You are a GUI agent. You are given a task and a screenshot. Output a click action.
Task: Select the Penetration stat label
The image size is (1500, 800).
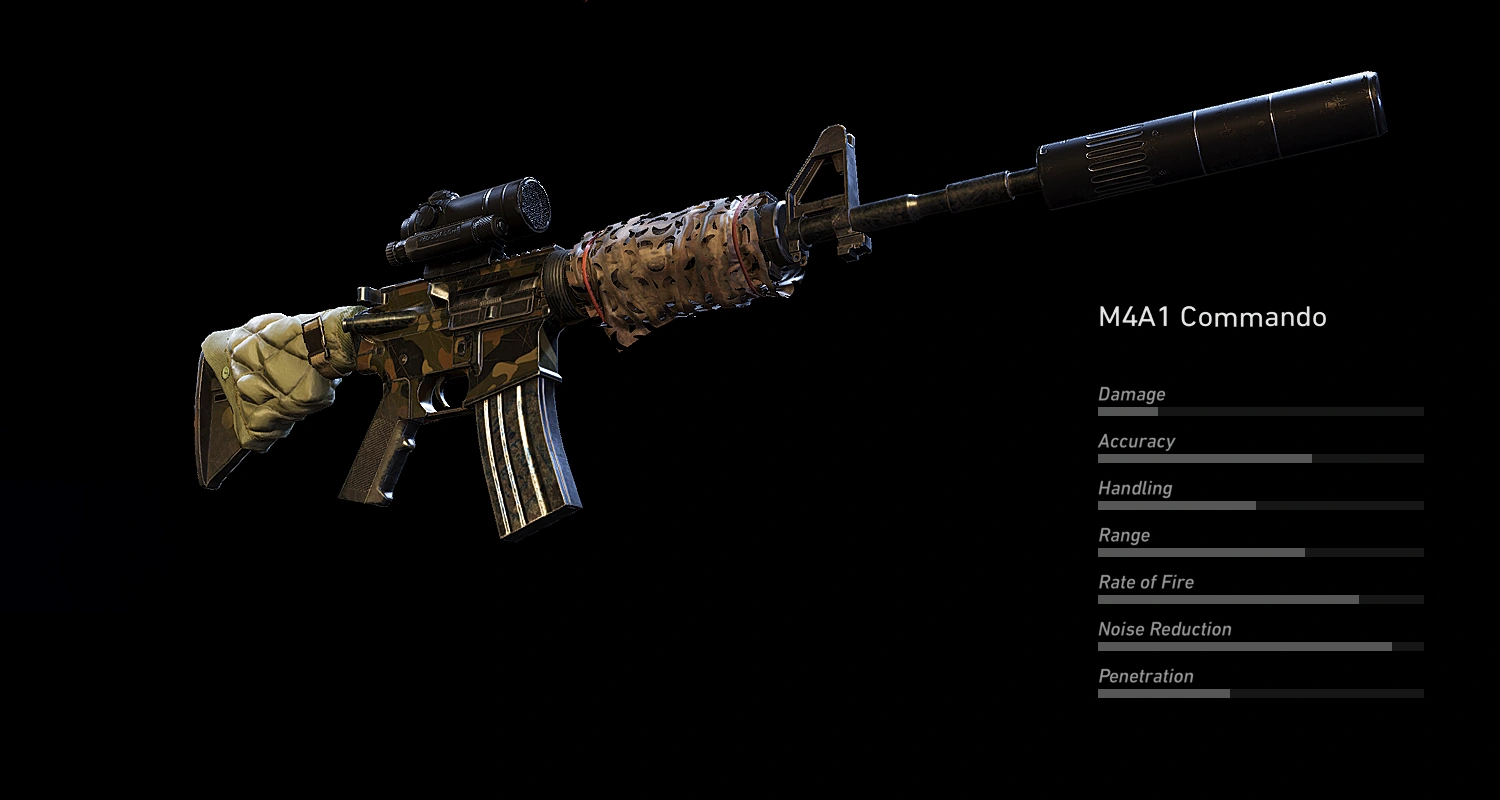point(1147,676)
